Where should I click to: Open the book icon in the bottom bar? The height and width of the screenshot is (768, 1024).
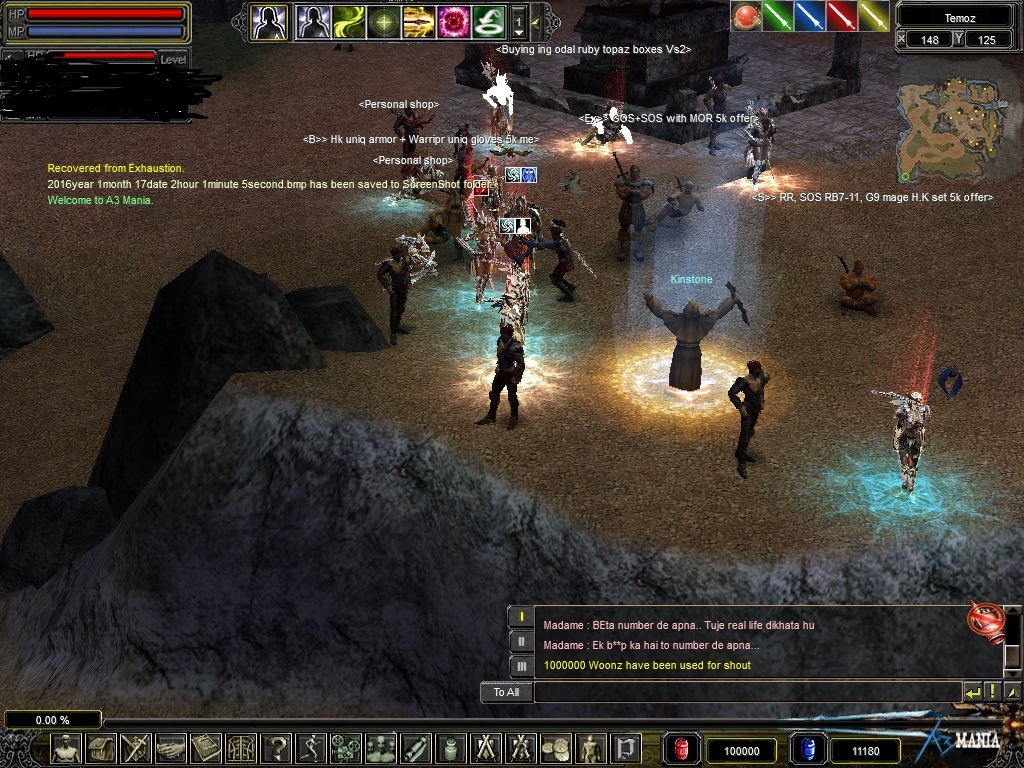tap(207, 748)
